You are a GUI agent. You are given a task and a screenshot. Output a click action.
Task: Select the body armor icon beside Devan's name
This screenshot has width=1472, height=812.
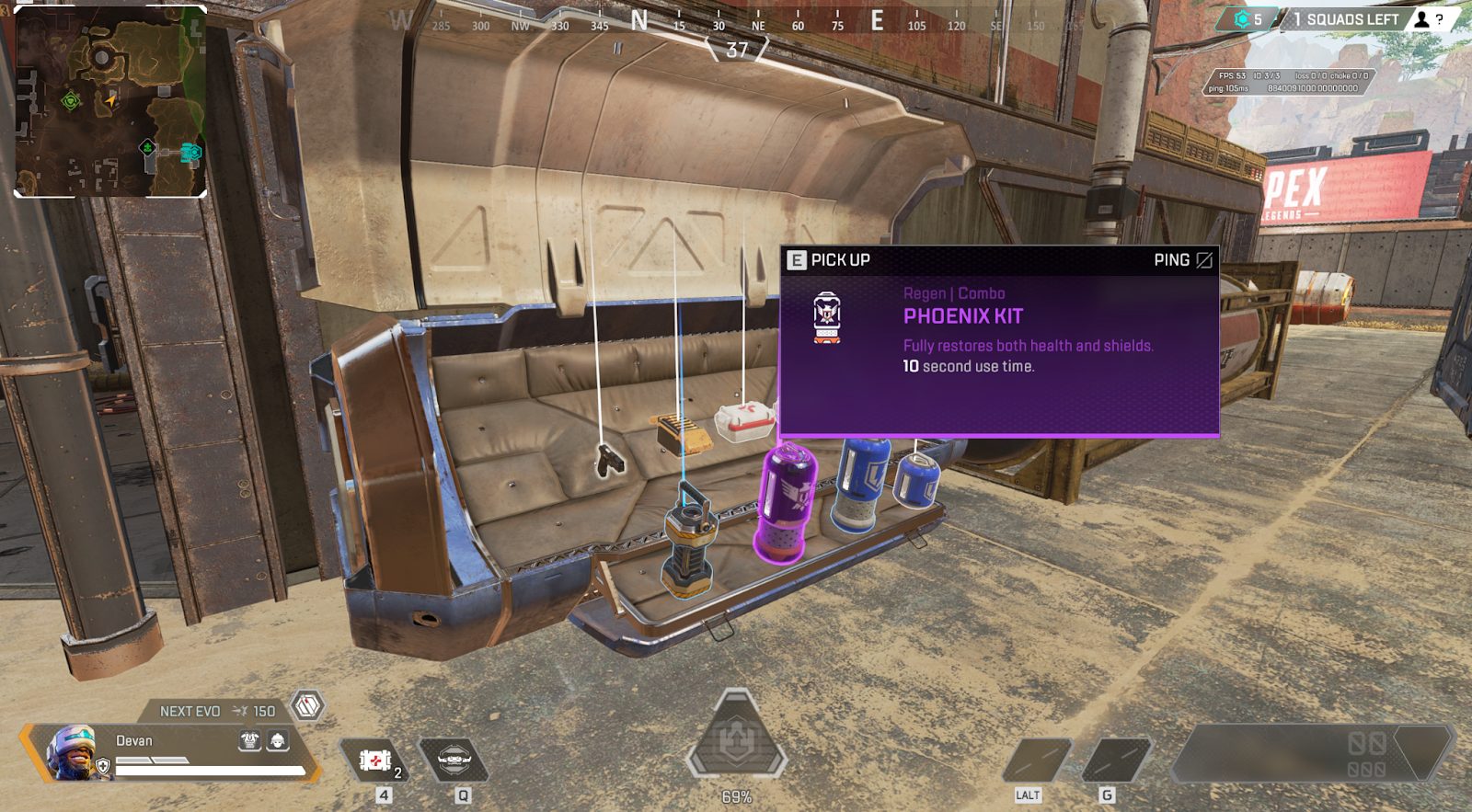click(x=249, y=740)
